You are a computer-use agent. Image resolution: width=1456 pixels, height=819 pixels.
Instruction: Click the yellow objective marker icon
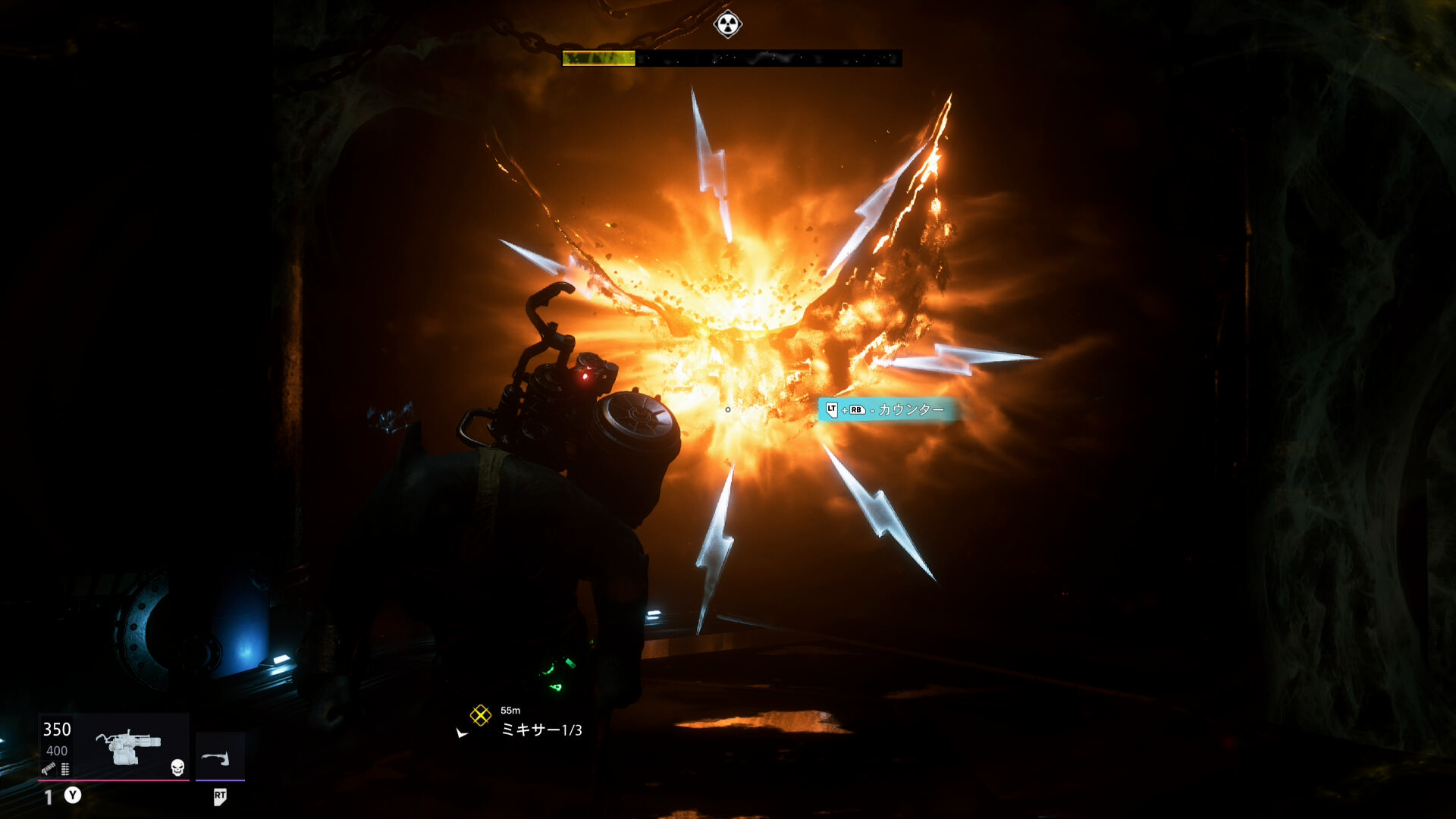(480, 715)
